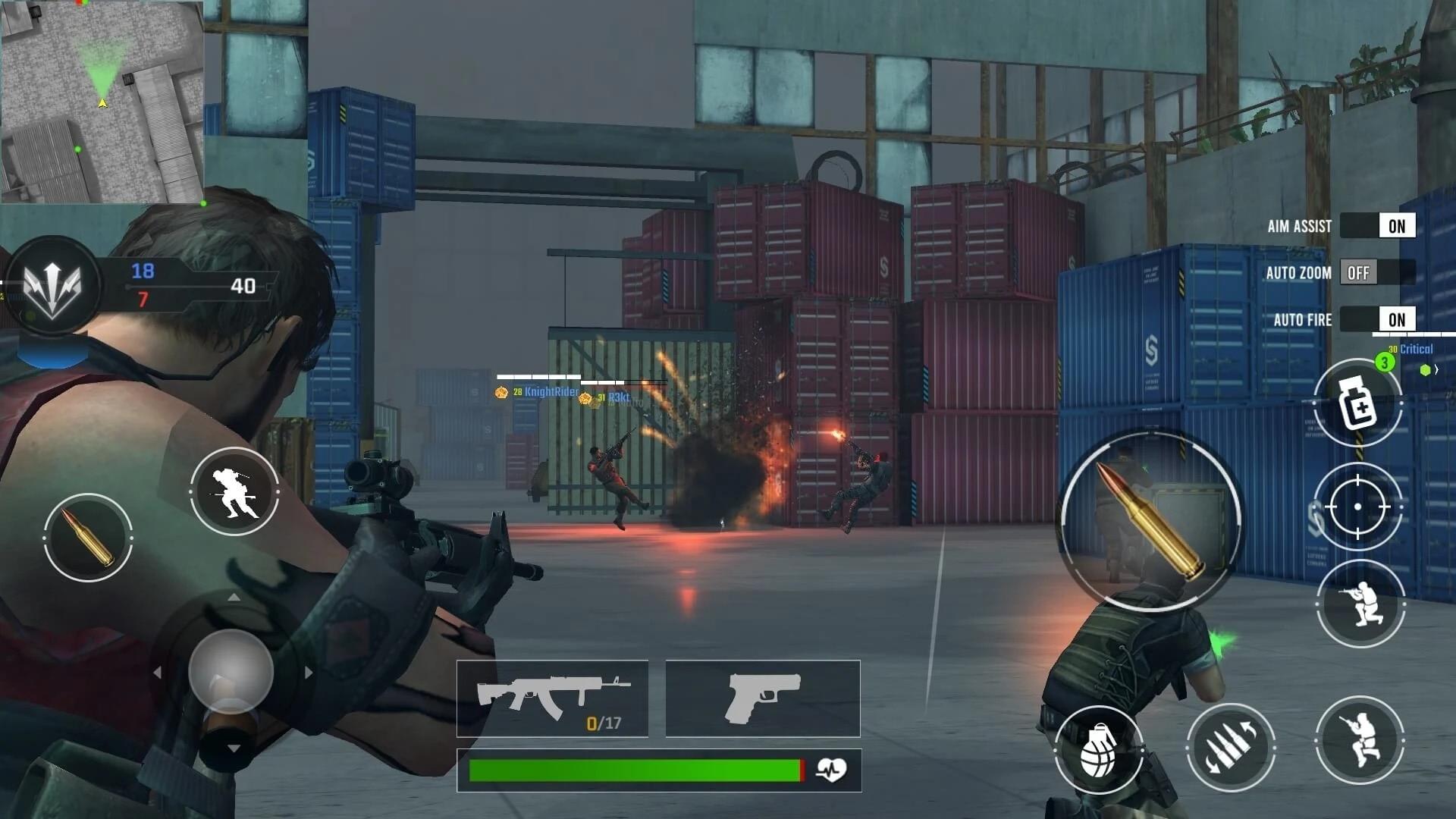Screen dimensions: 1456x819
Task: Open the team score emblem
Action: (x=52, y=285)
